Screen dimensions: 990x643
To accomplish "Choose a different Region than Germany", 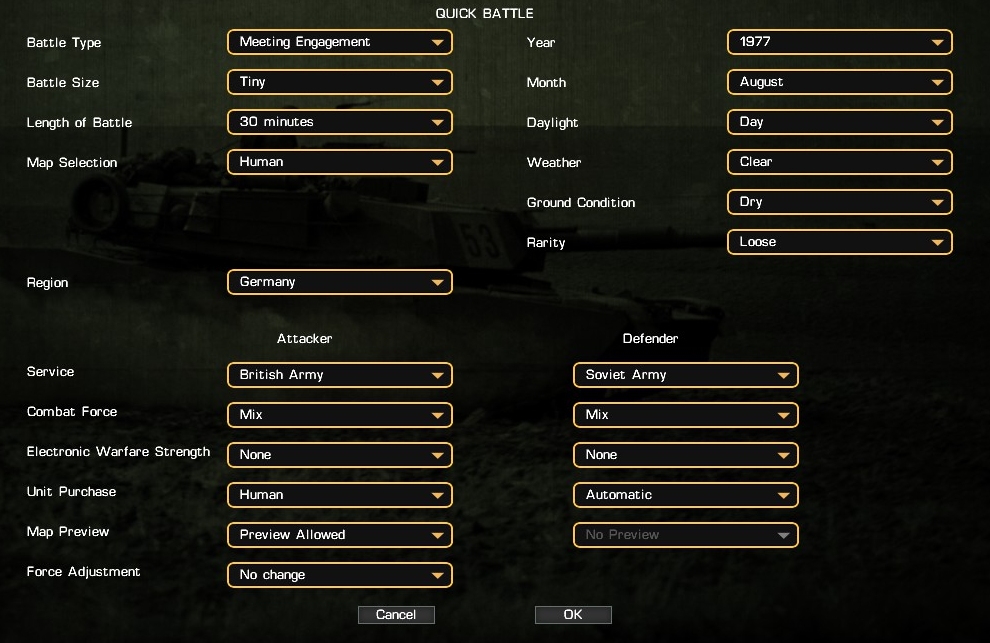I will (x=340, y=282).
